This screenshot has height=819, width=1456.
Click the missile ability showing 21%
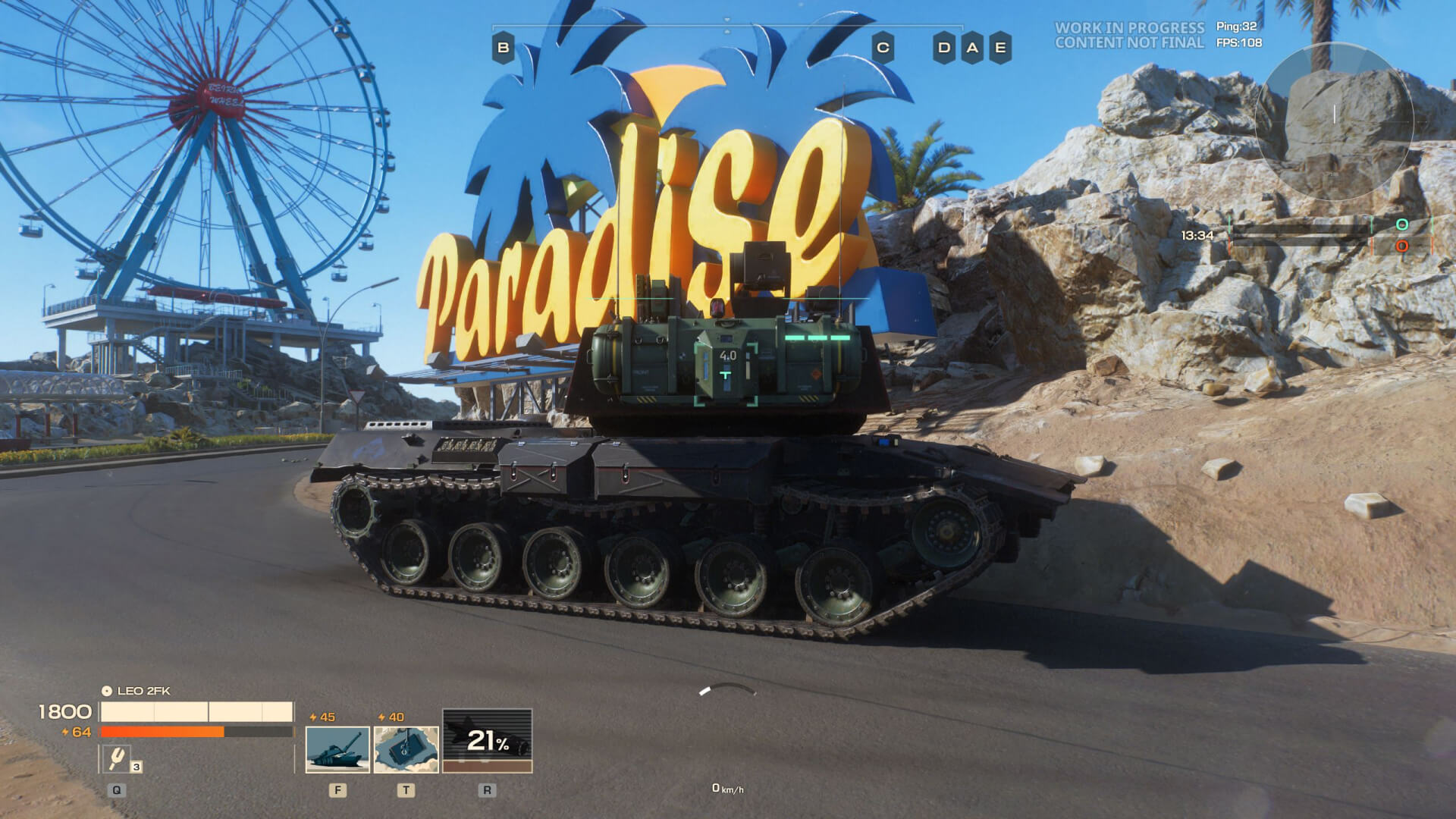pos(487,741)
